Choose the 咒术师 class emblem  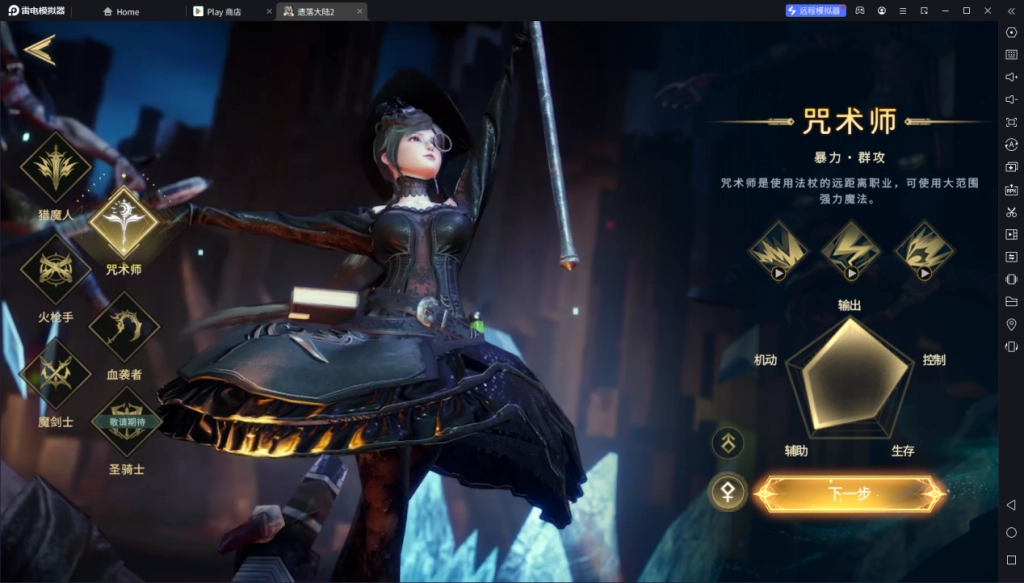(x=124, y=222)
